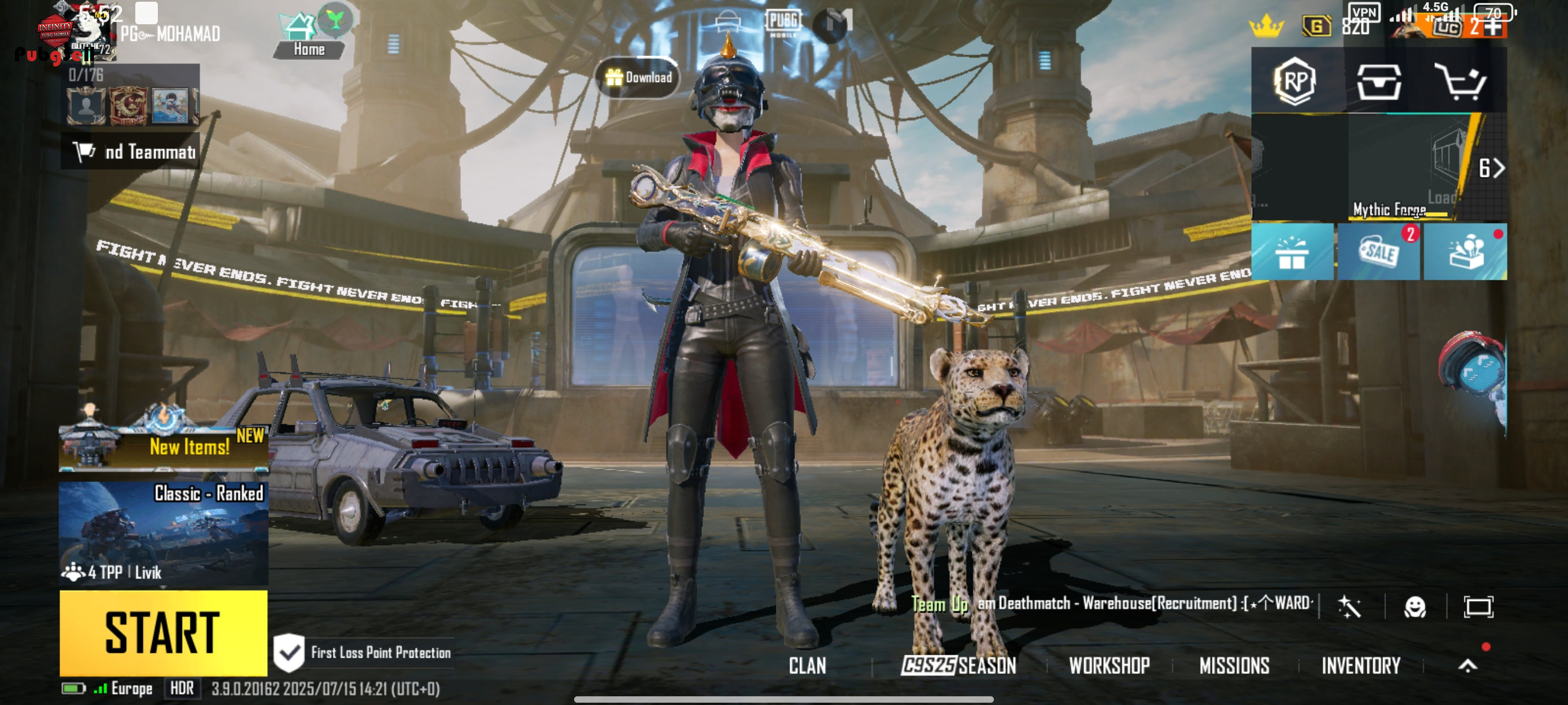
Task: Open the New Items banner
Action: pyautogui.click(x=163, y=446)
